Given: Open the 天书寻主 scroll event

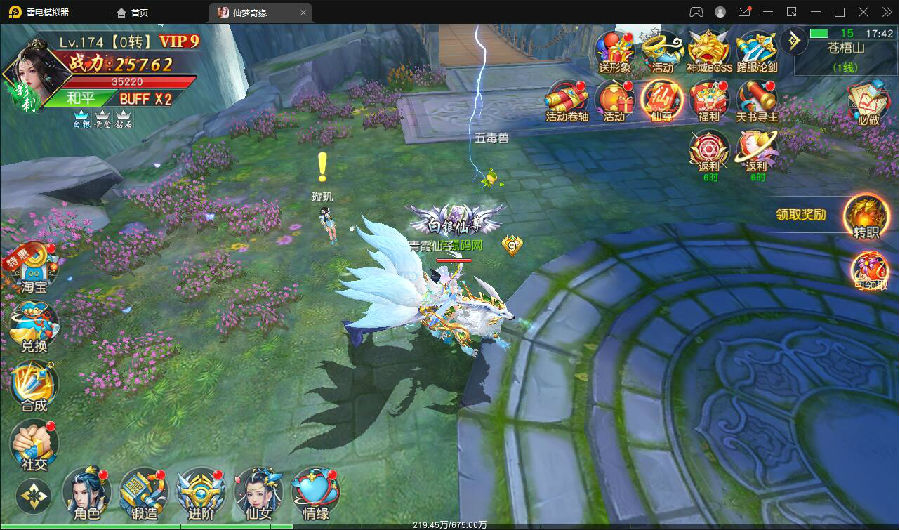Looking at the screenshot, I should [757, 101].
